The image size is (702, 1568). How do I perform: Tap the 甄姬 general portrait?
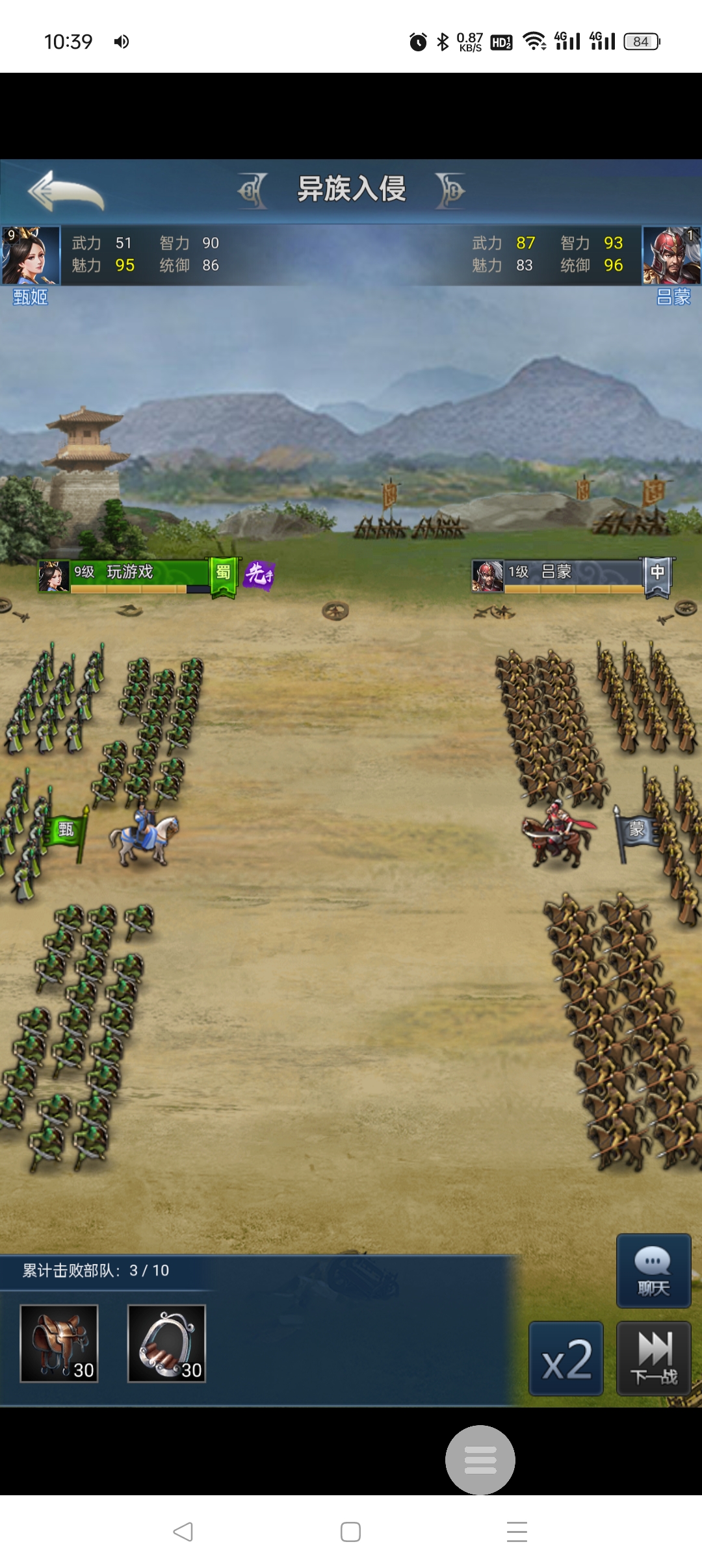coord(31,255)
